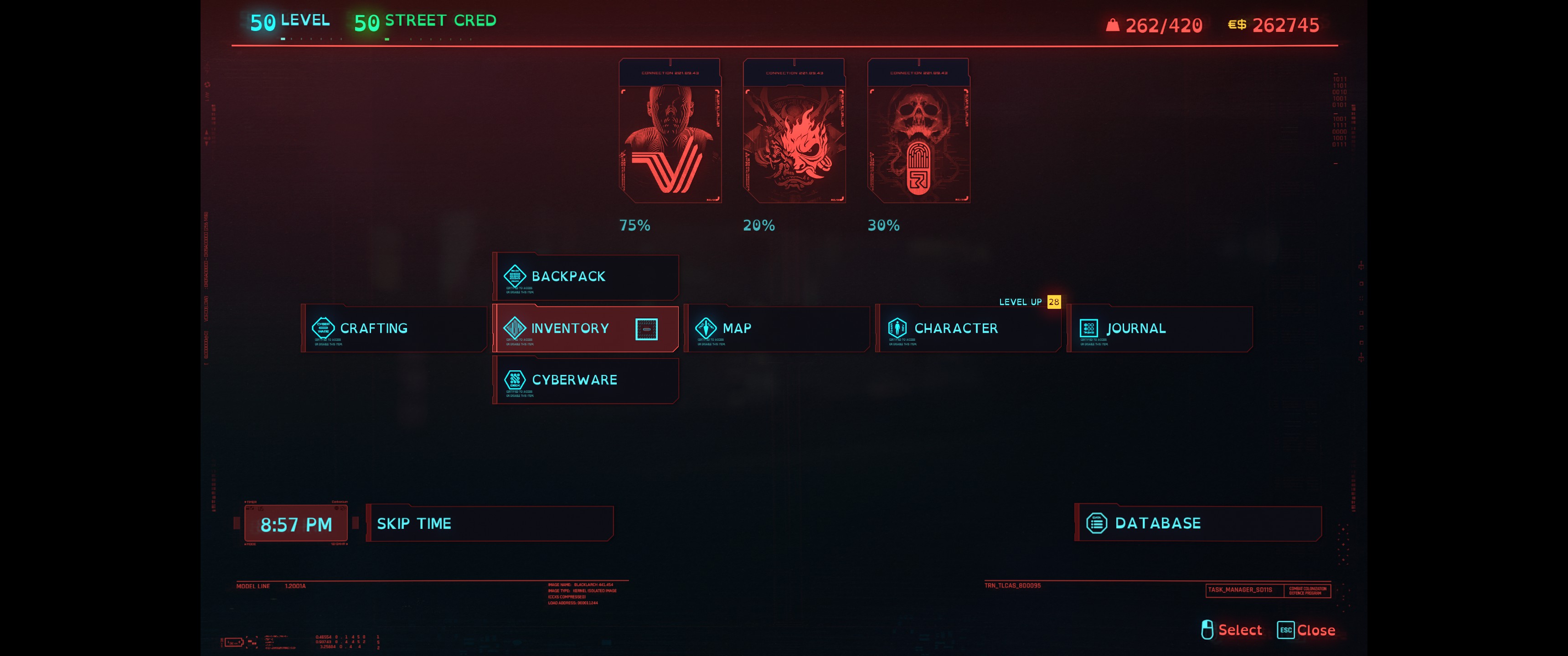The width and height of the screenshot is (1568, 656).
Task: Select the Crafting hammer icon
Action: coord(323,328)
